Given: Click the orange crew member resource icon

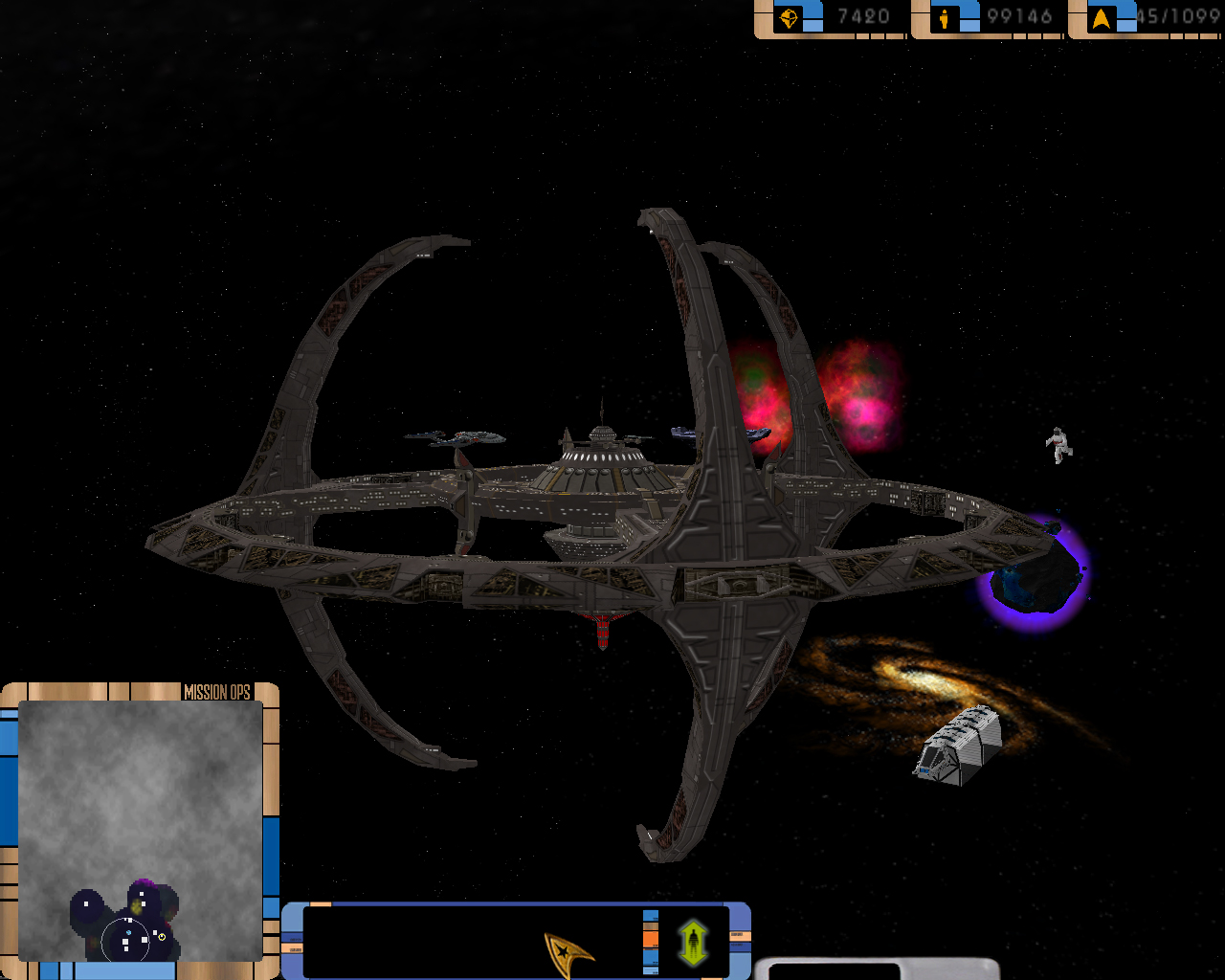Looking at the screenshot, I should [946, 18].
